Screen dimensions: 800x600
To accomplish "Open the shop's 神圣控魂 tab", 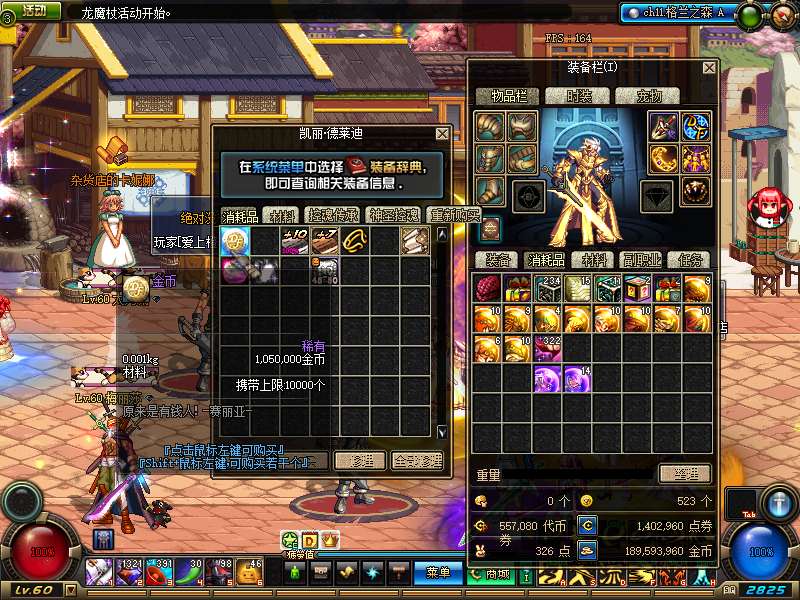I will coord(392,216).
